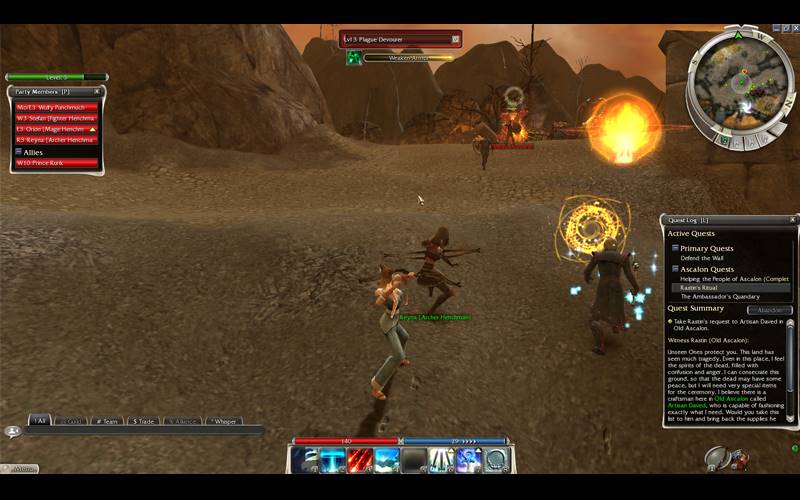Select The Ambassador's Quandary quest
800x500 pixels.
(719, 297)
